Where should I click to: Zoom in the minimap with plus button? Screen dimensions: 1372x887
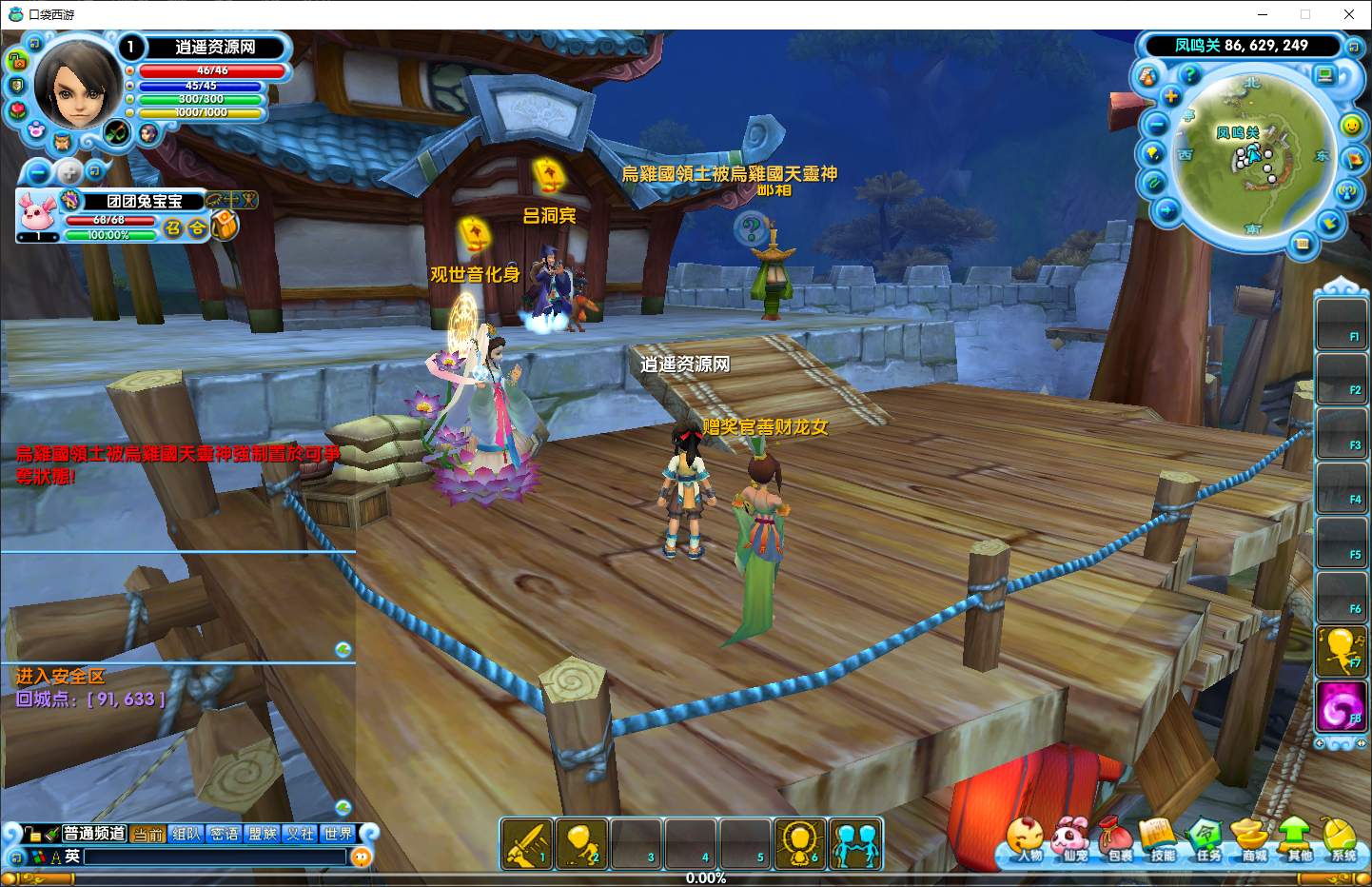(1171, 97)
